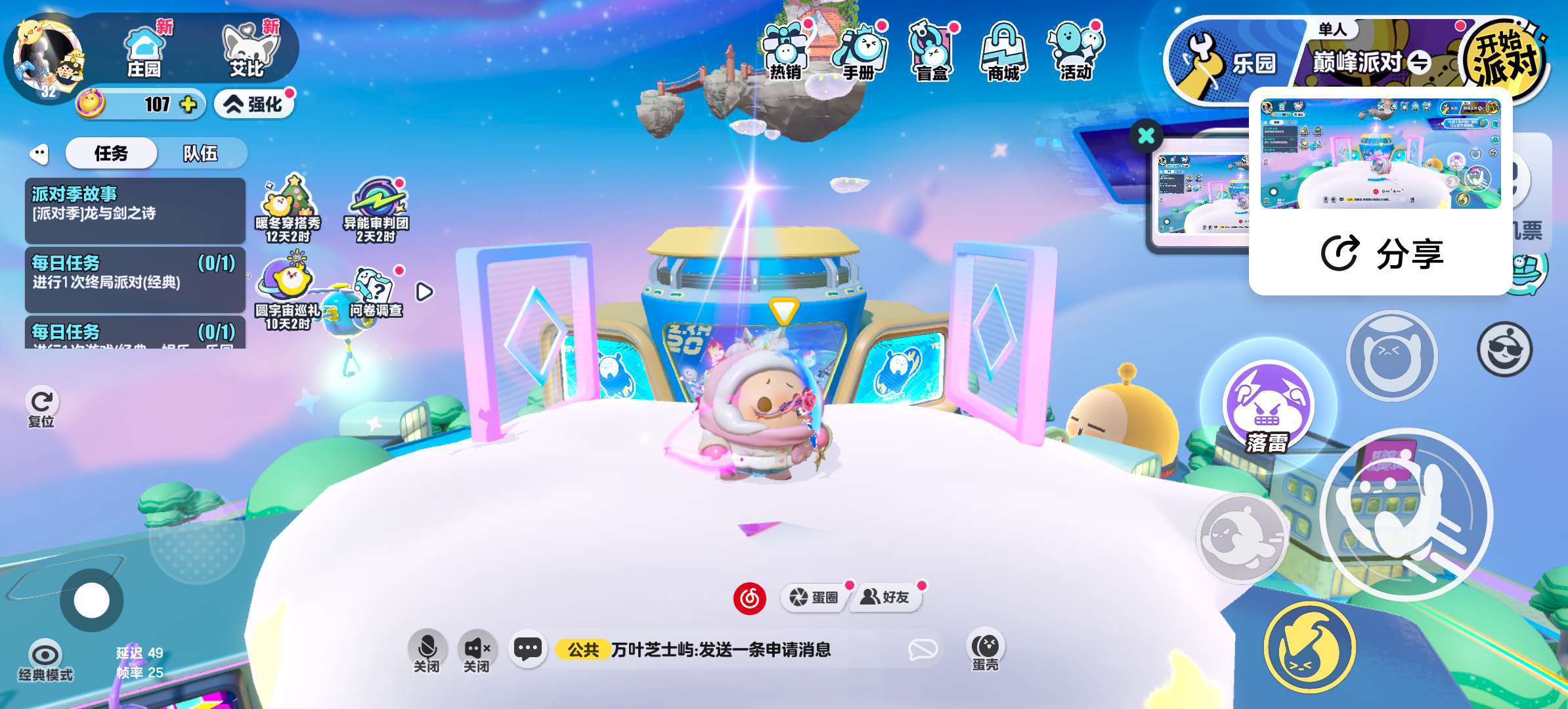The height and width of the screenshot is (709, 1568).
Task: Share the screenshot via 分享
Action: pos(1382,253)
